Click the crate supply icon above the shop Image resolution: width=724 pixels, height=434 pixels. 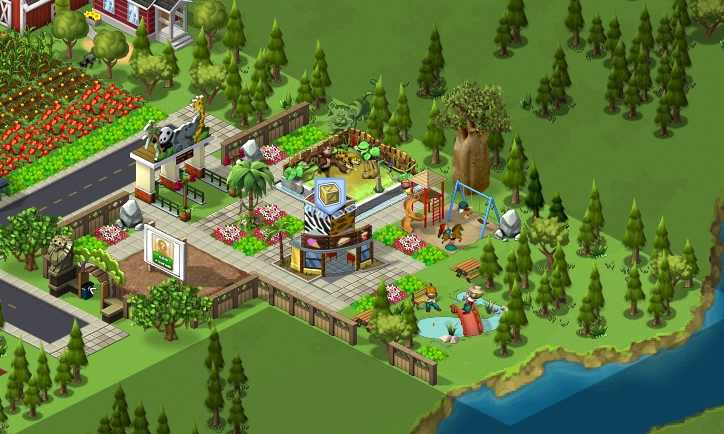[329, 192]
